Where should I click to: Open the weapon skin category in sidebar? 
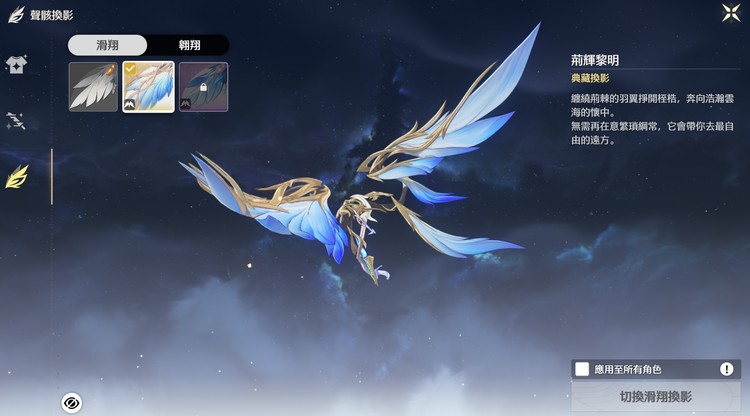16,121
